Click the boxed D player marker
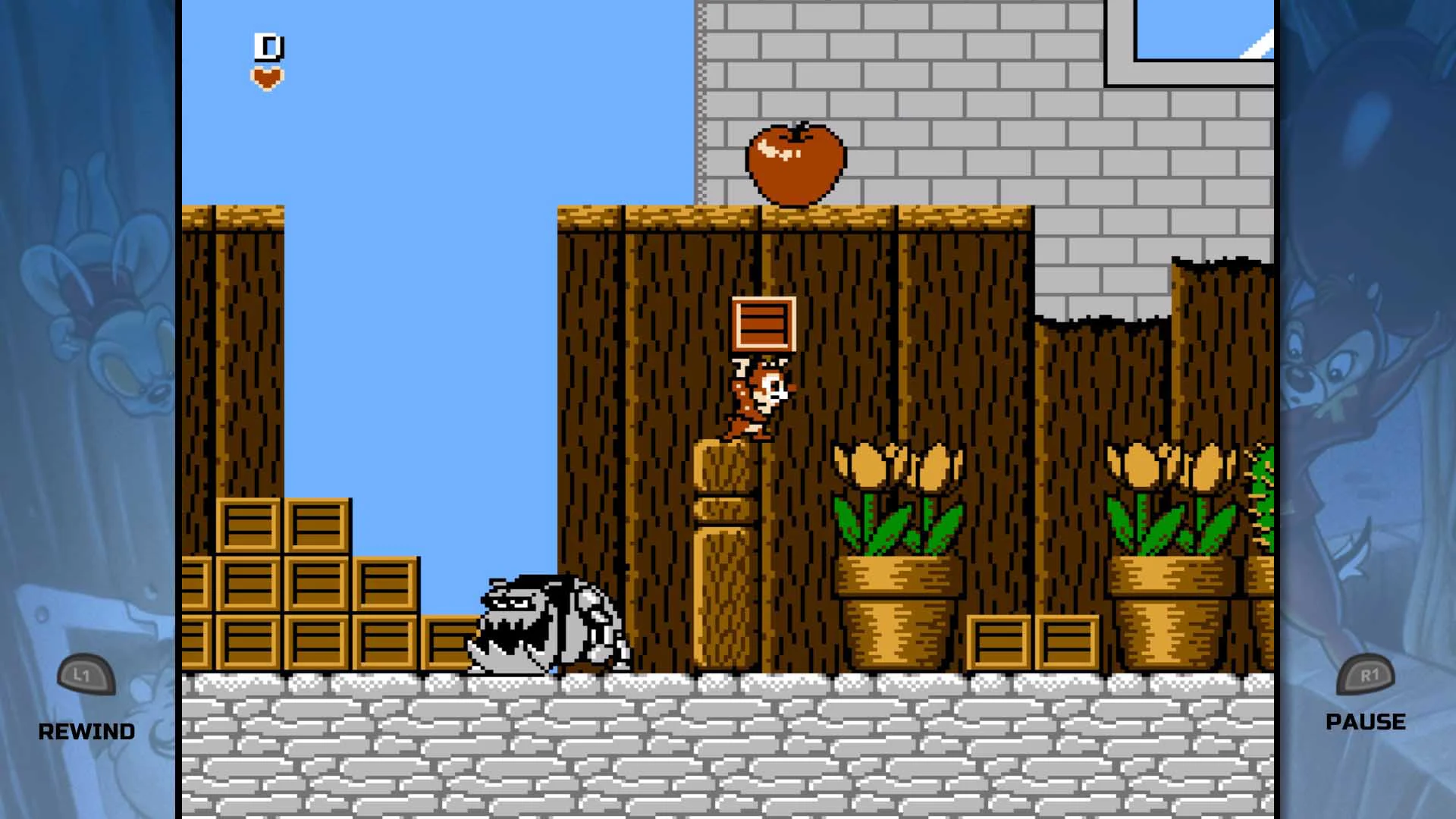 (x=267, y=45)
